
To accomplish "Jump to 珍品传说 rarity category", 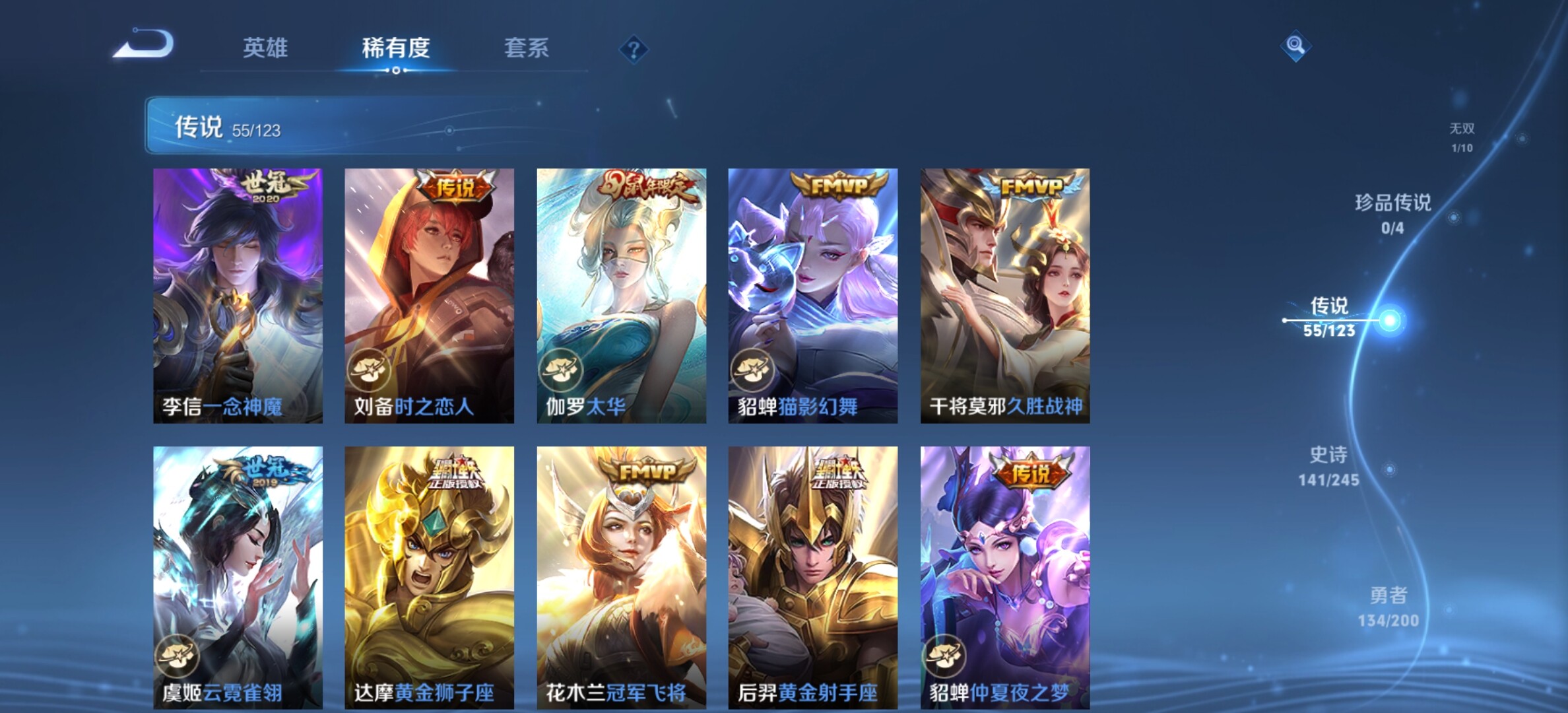I will pyautogui.click(x=1392, y=213).
